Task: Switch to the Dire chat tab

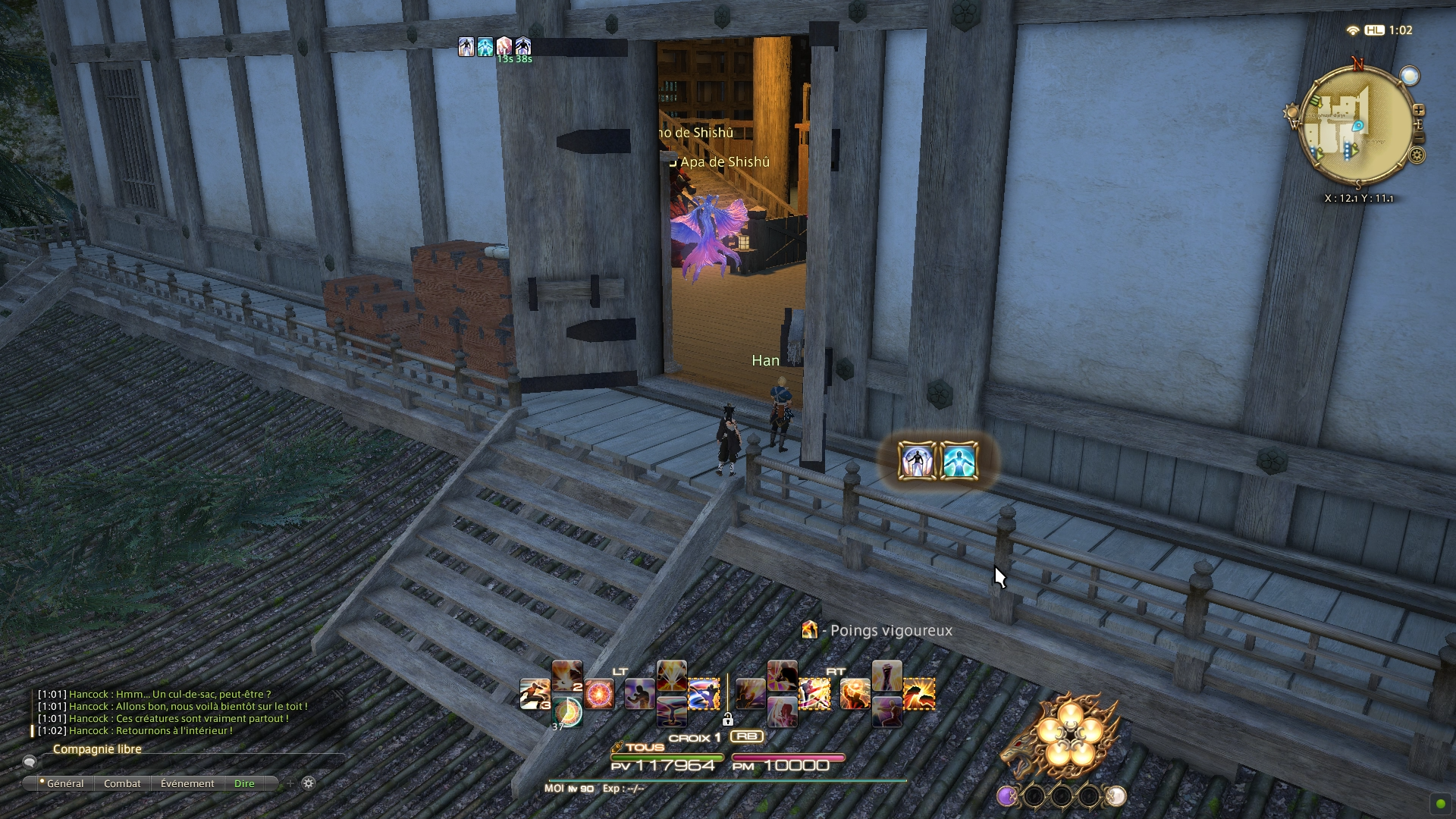Action: tap(244, 783)
